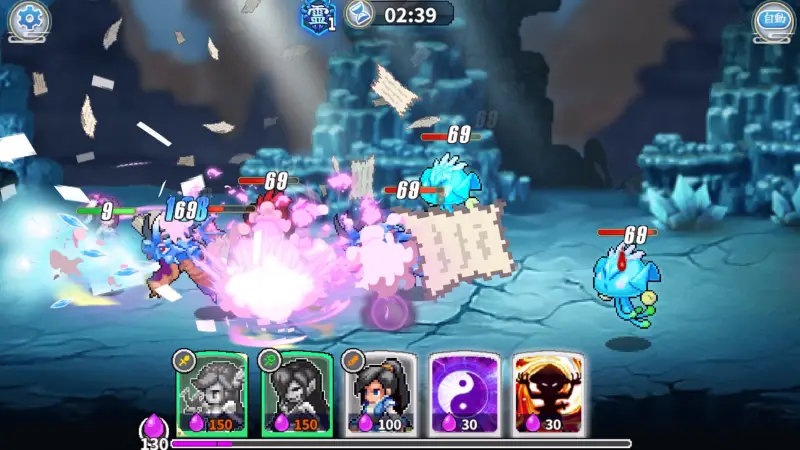This screenshot has width=800, height=450.
Task: Toggle the 自動 auto-battle button
Action: (x=772, y=19)
